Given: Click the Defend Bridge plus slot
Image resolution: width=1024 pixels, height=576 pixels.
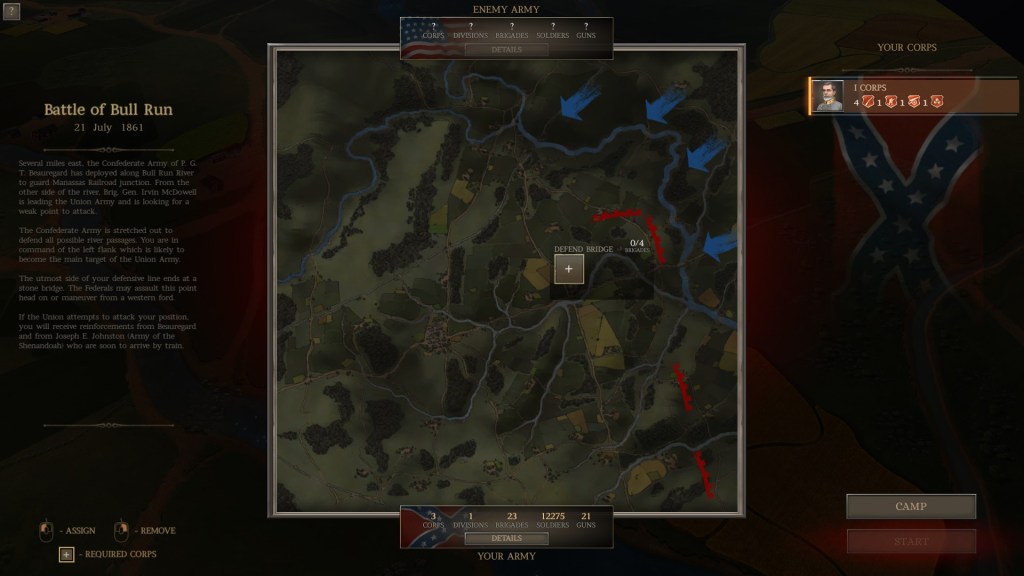Looking at the screenshot, I should [x=569, y=269].
